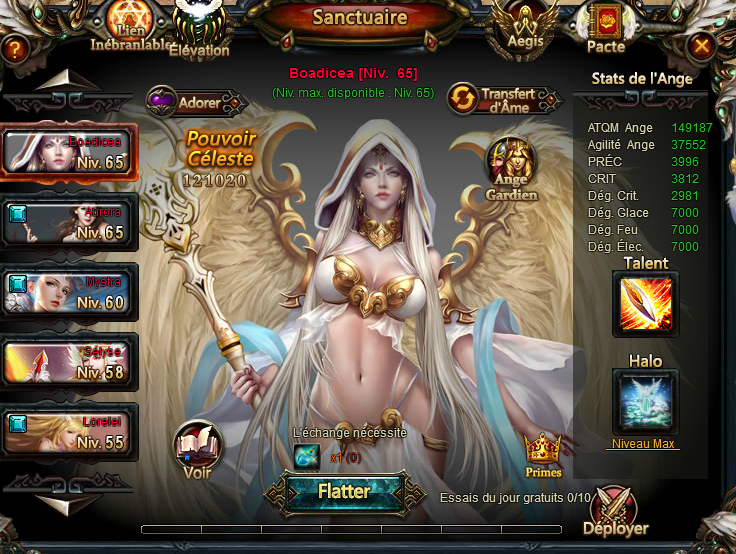The image size is (736, 554).
Task: Select Boadicea in the angel list
Action: point(68,153)
